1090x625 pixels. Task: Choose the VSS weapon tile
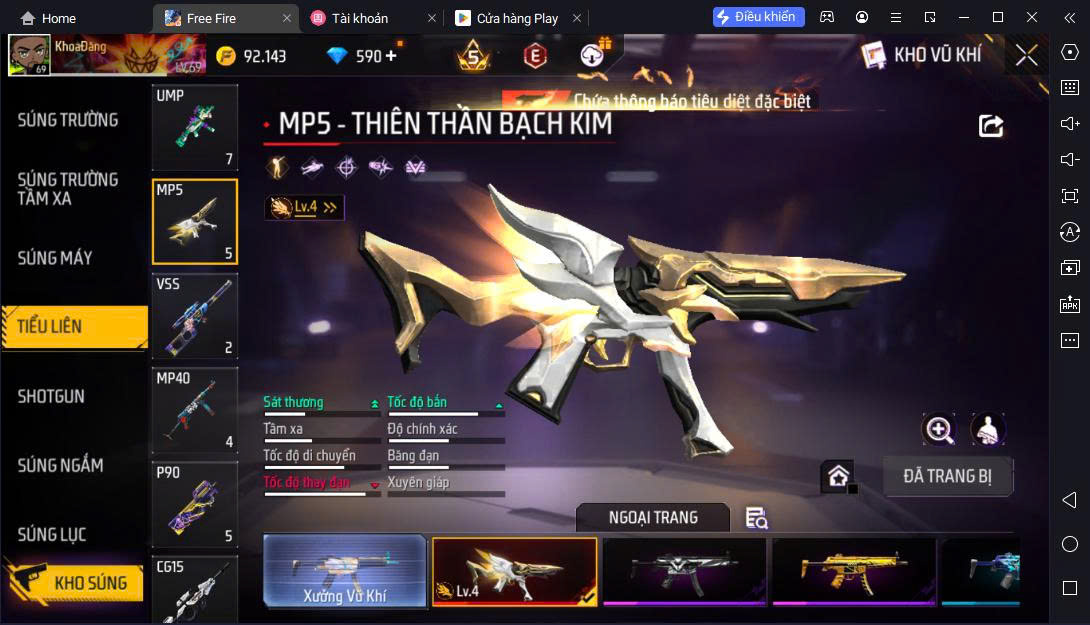click(x=195, y=316)
